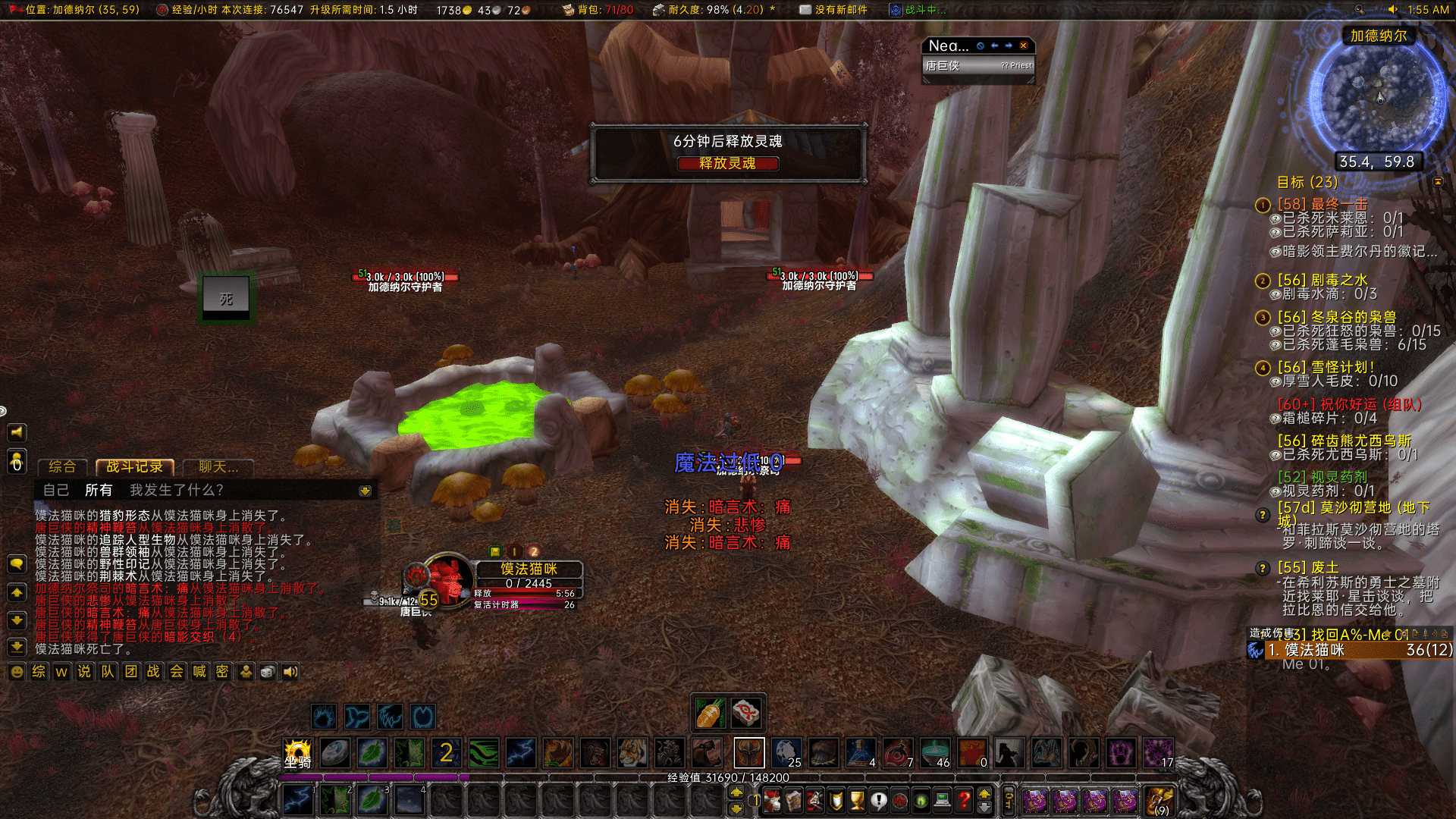Open the [56] 雪怪计划 quest entry
Screen dimensions: 1456x819
[x=1326, y=367]
